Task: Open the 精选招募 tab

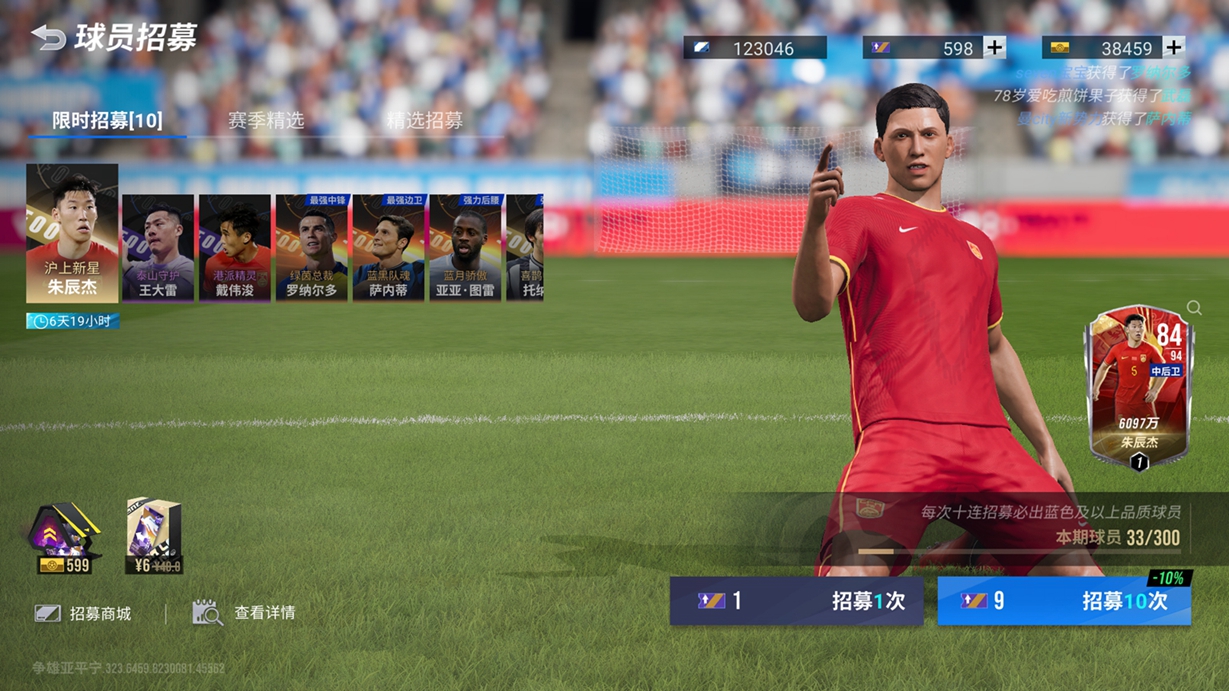Action: click(424, 120)
